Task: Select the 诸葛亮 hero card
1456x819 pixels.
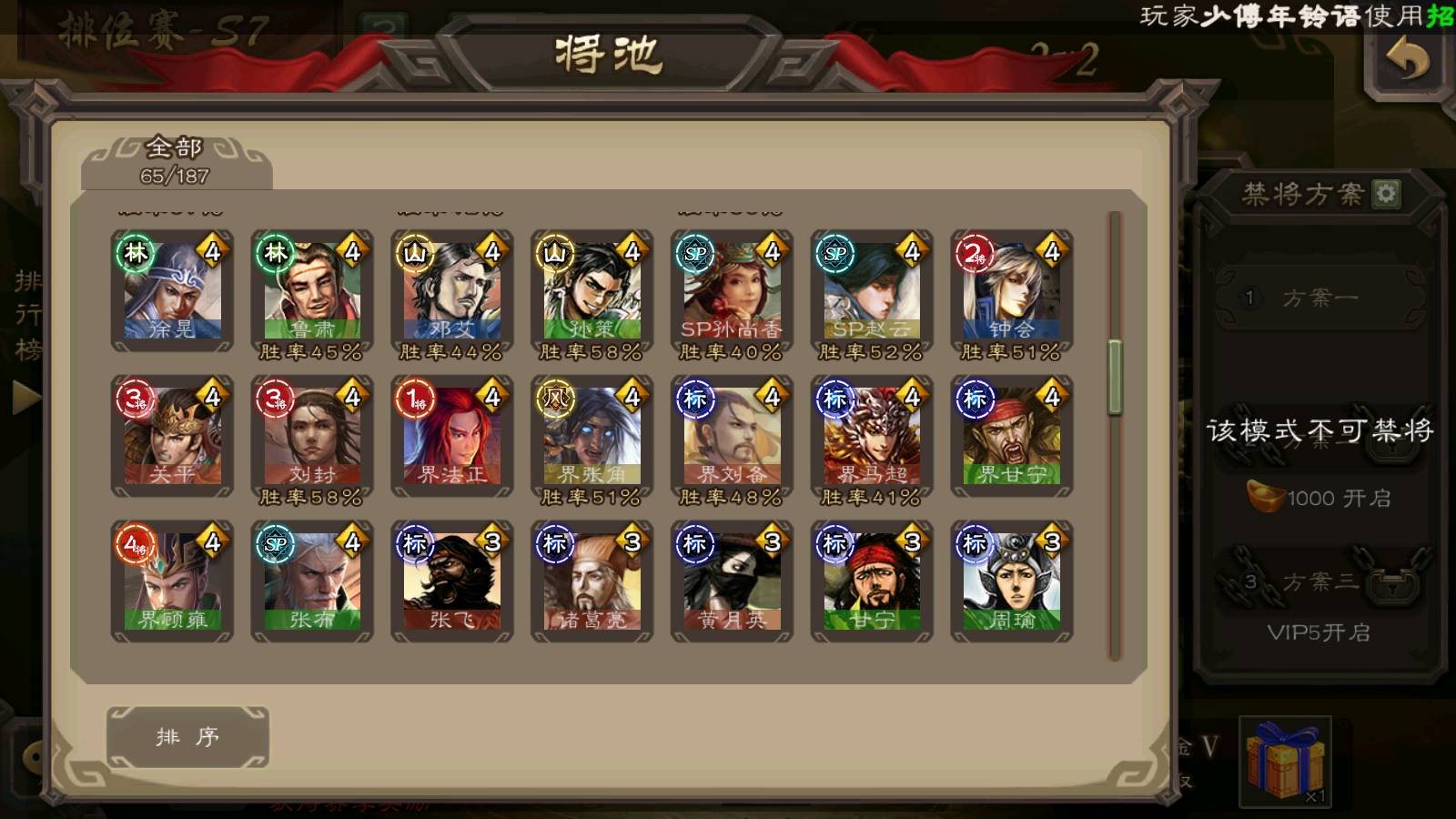Action: 592,581
